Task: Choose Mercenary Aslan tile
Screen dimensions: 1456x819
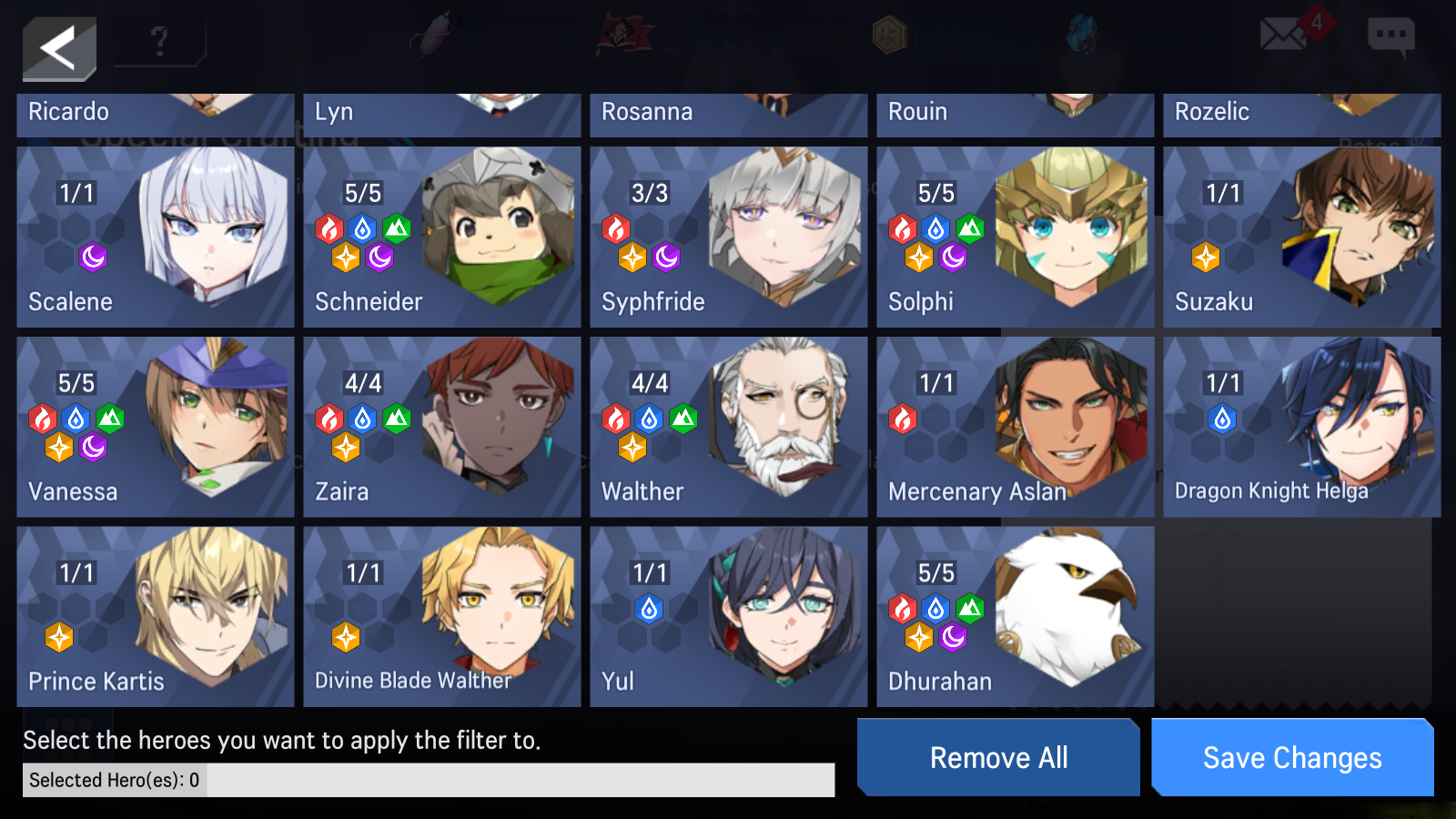Action: (x=1016, y=427)
